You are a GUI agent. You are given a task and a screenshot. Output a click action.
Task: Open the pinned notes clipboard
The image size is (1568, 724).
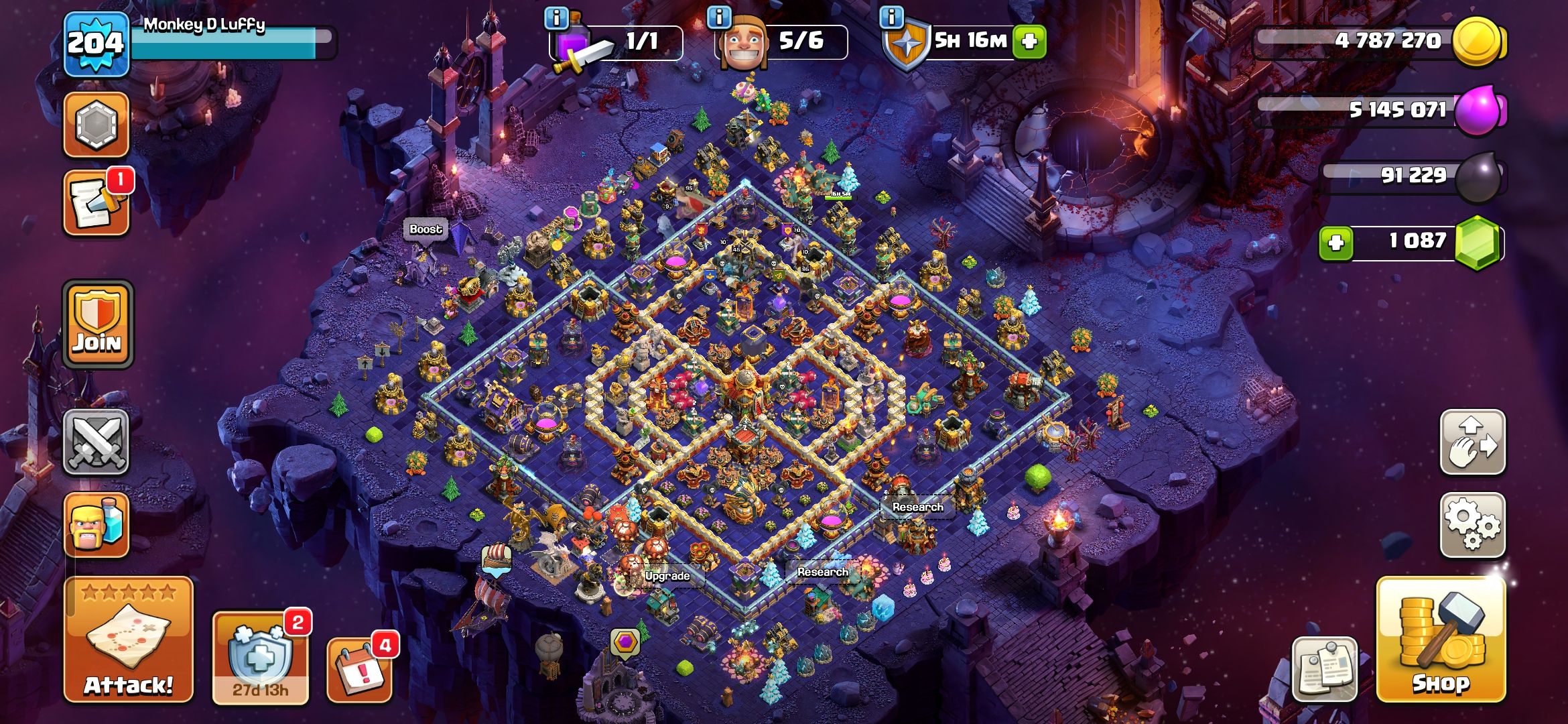click(1324, 668)
